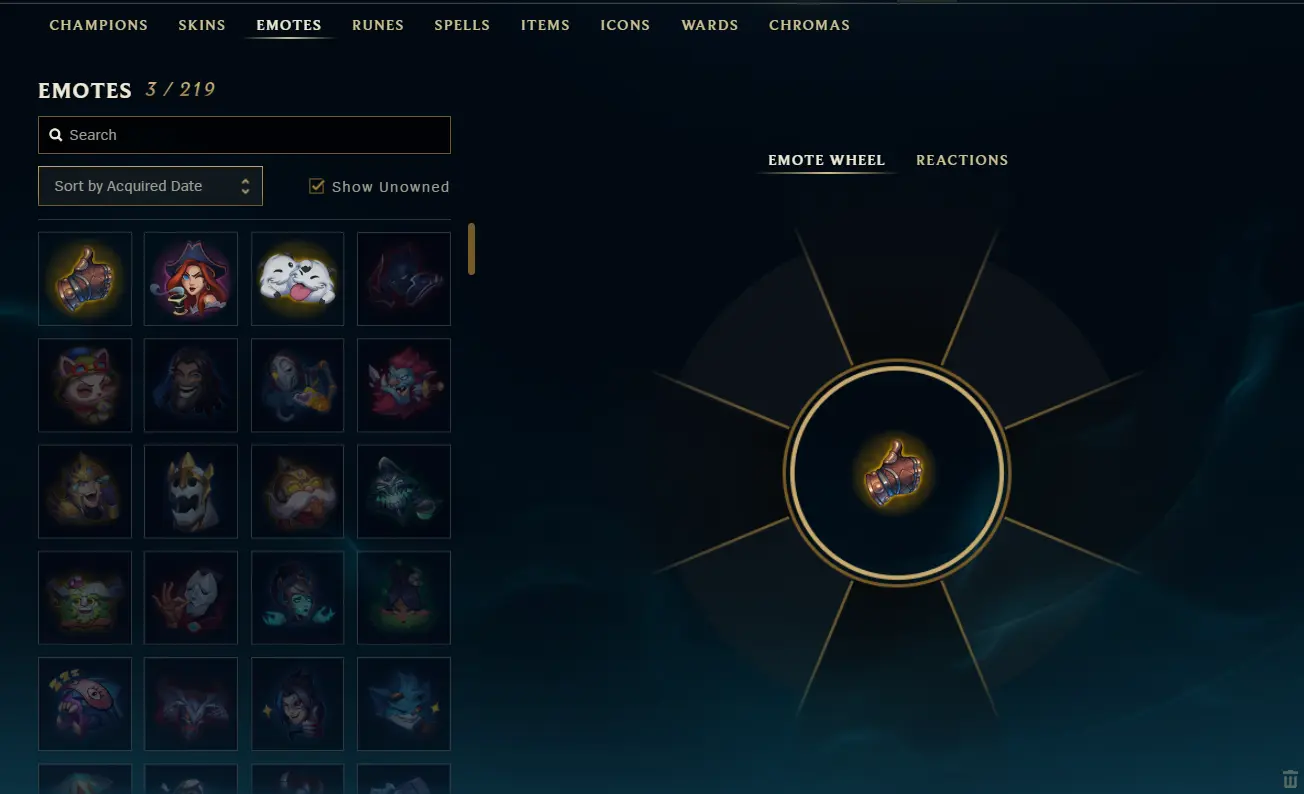Open the search magnifier in the search bar

(54, 134)
